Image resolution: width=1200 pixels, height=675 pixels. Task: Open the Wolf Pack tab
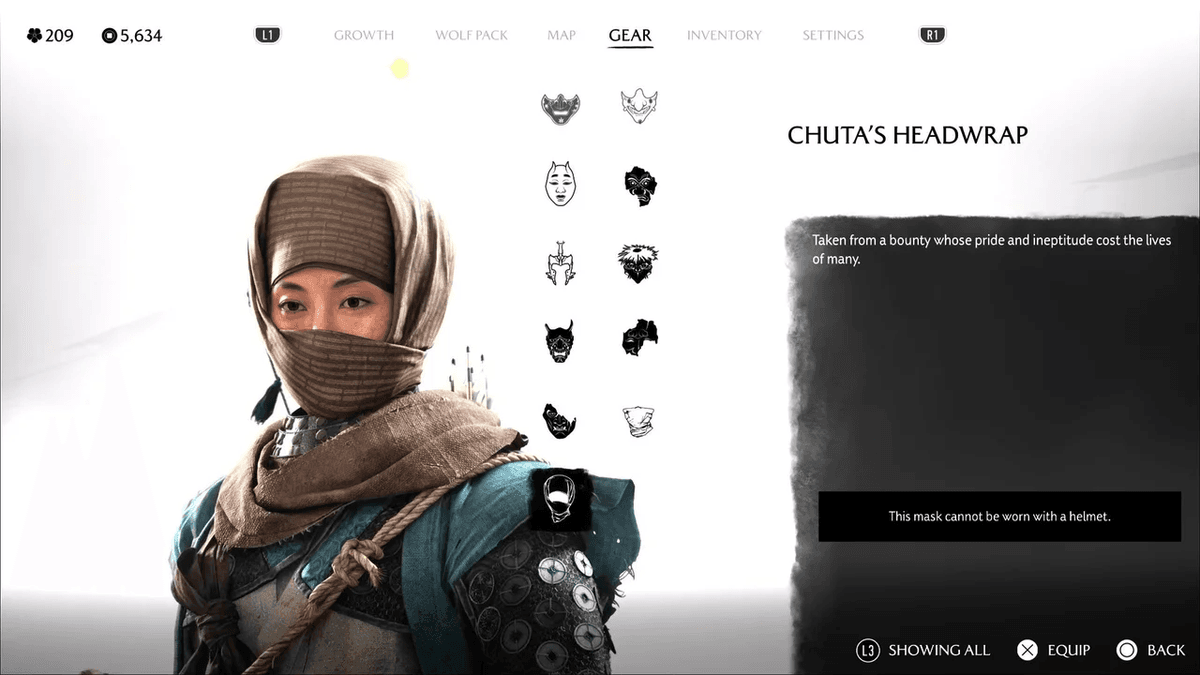click(471, 35)
